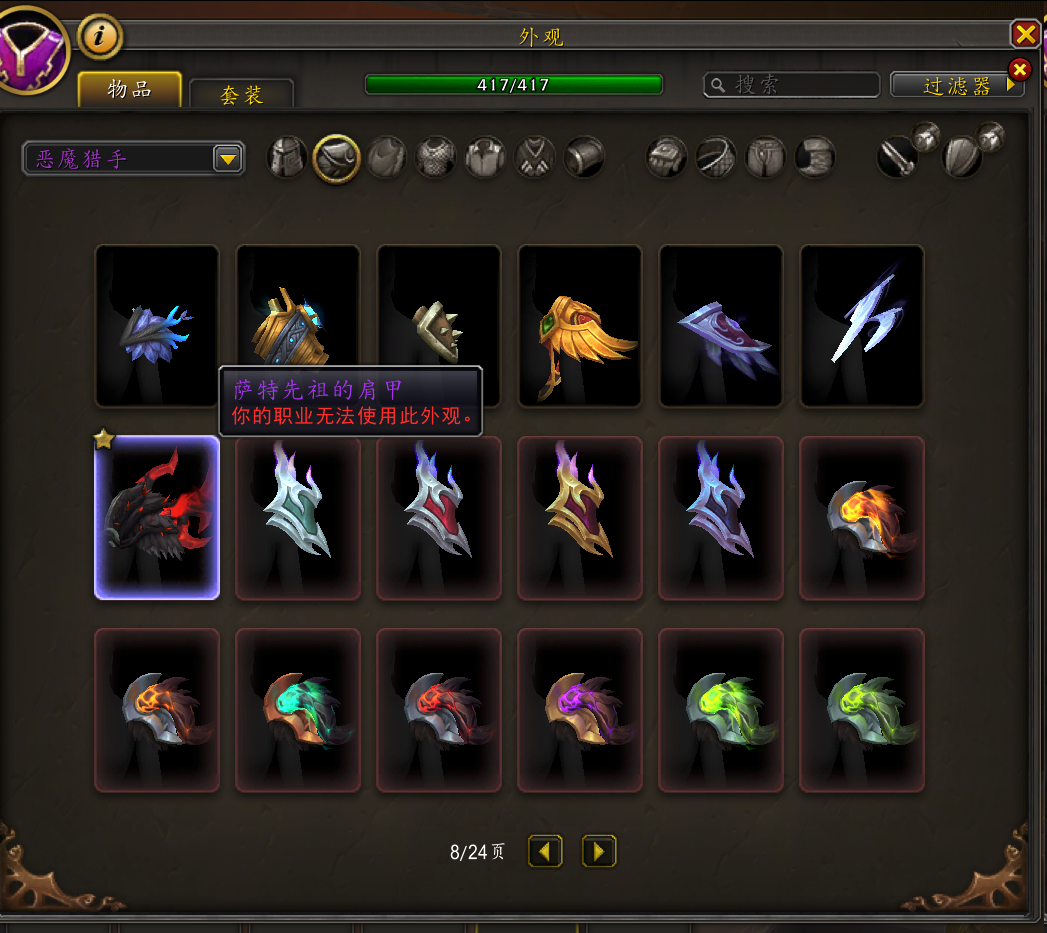Image resolution: width=1047 pixels, height=933 pixels.
Task: Select the main-hand sword weapon slot
Action: point(898,158)
